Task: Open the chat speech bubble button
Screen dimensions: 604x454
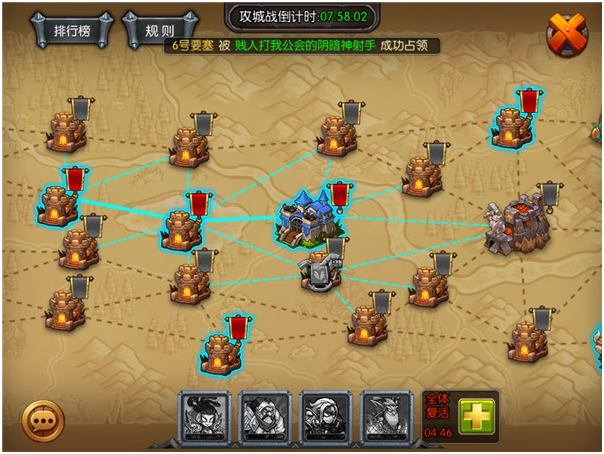Action: point(43,421)
